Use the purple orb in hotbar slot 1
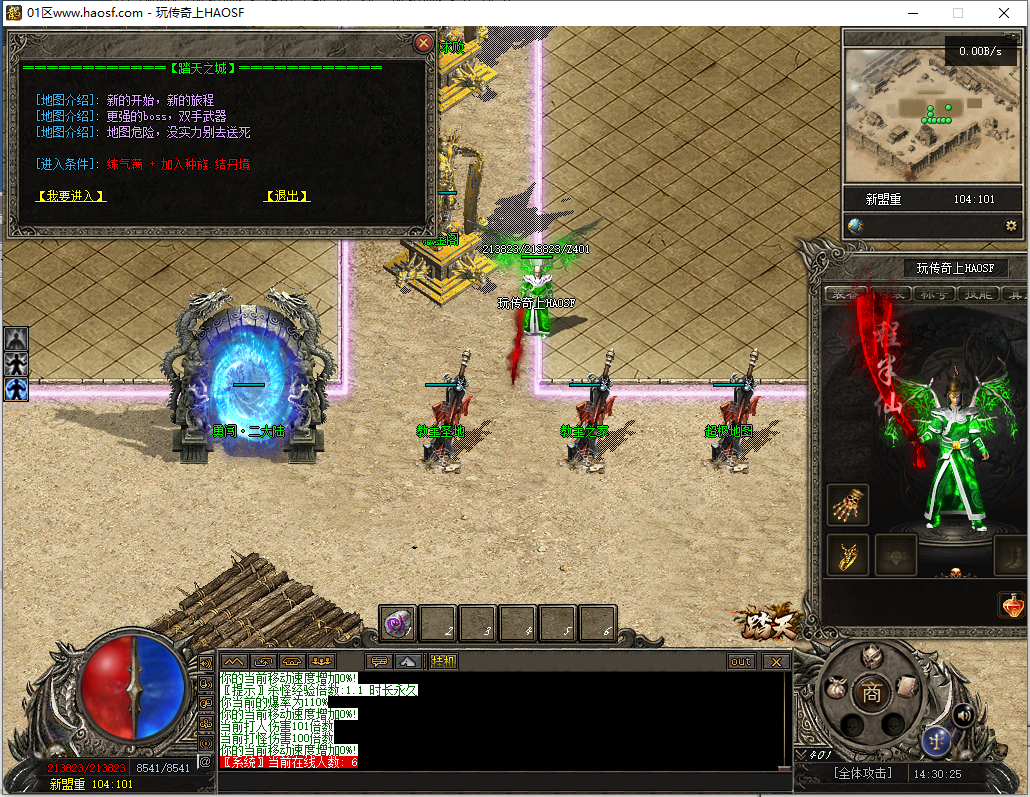This screenshot has width=1030, height=797. [x=398, y=623]
